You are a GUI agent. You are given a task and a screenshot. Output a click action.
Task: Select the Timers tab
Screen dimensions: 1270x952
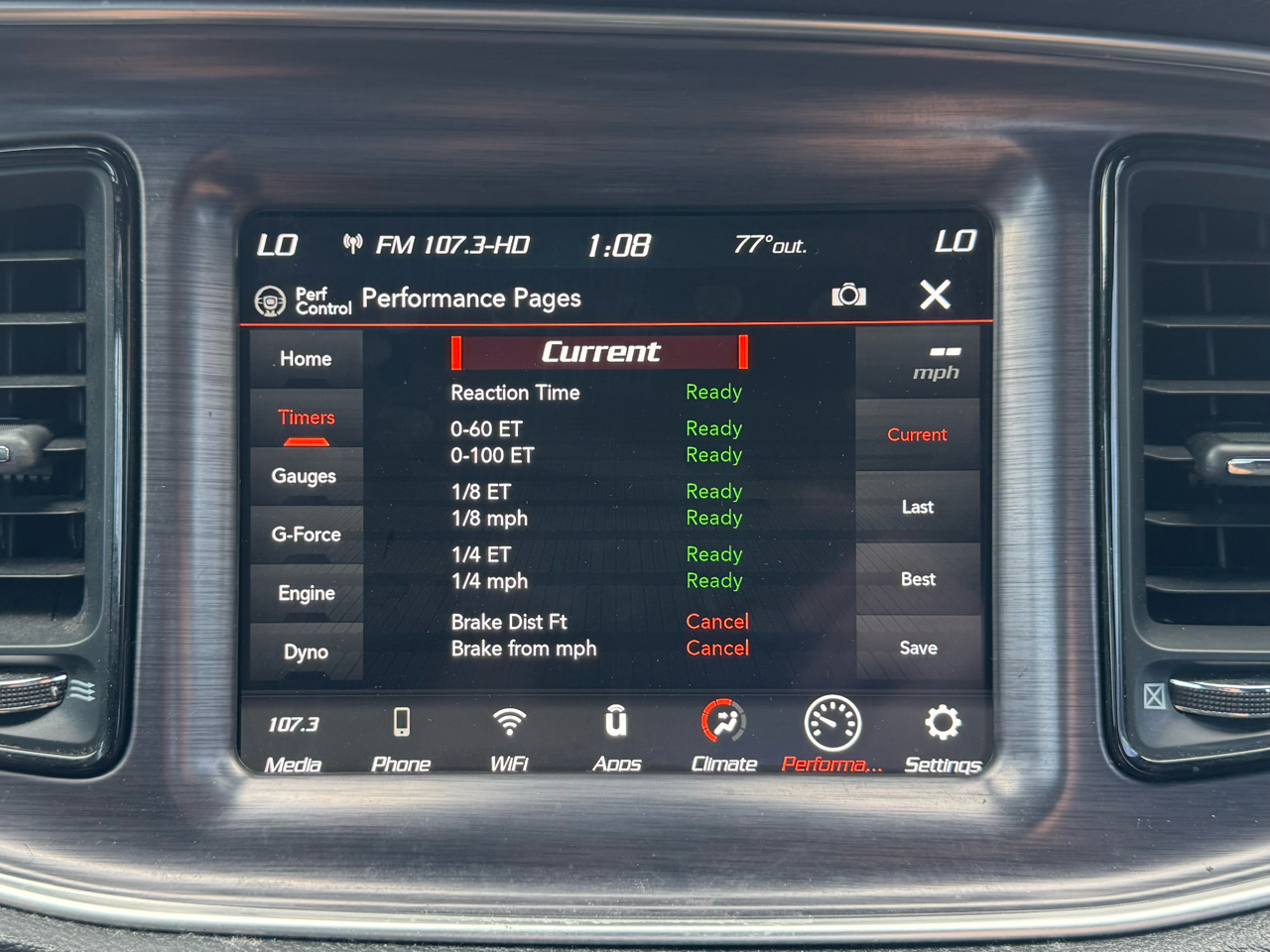[x=306, y=418]
